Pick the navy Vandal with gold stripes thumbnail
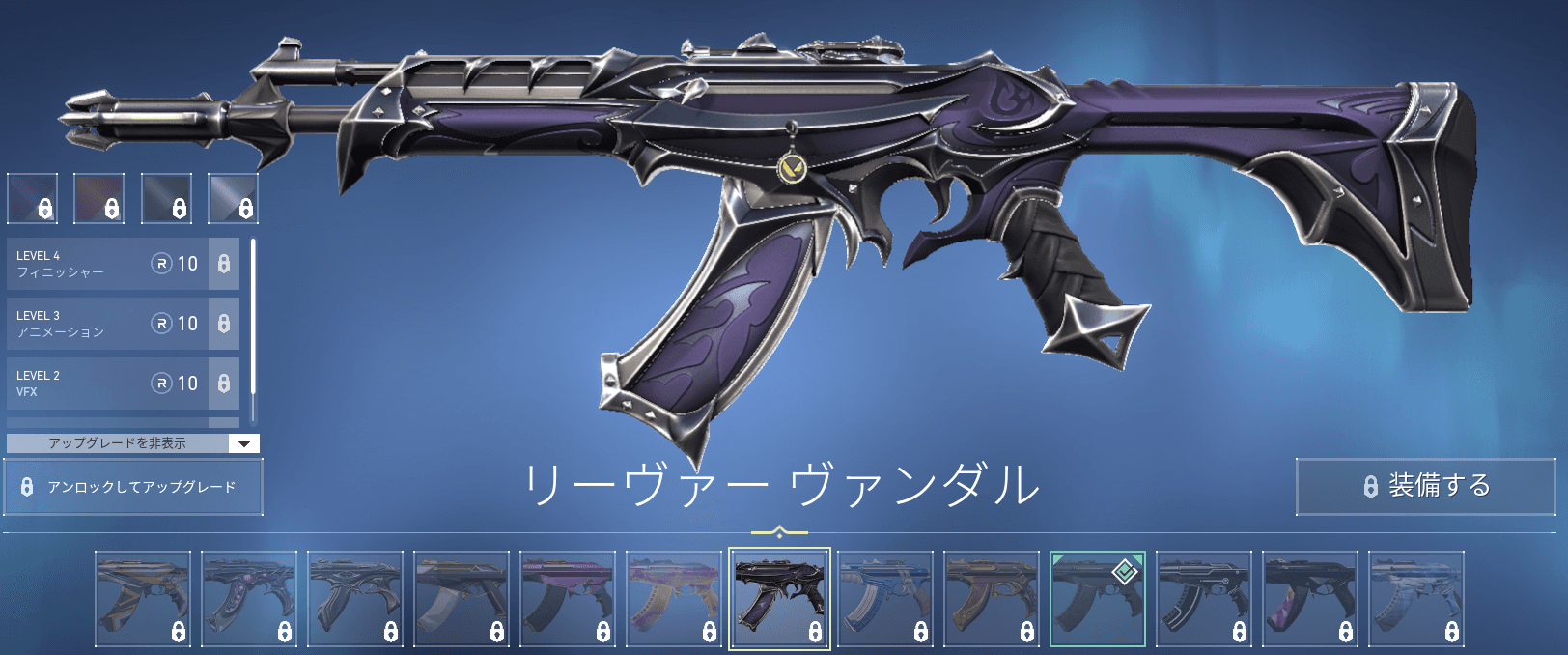The width and height of the screenshot is (1568, 655). [x=143, y=598]
